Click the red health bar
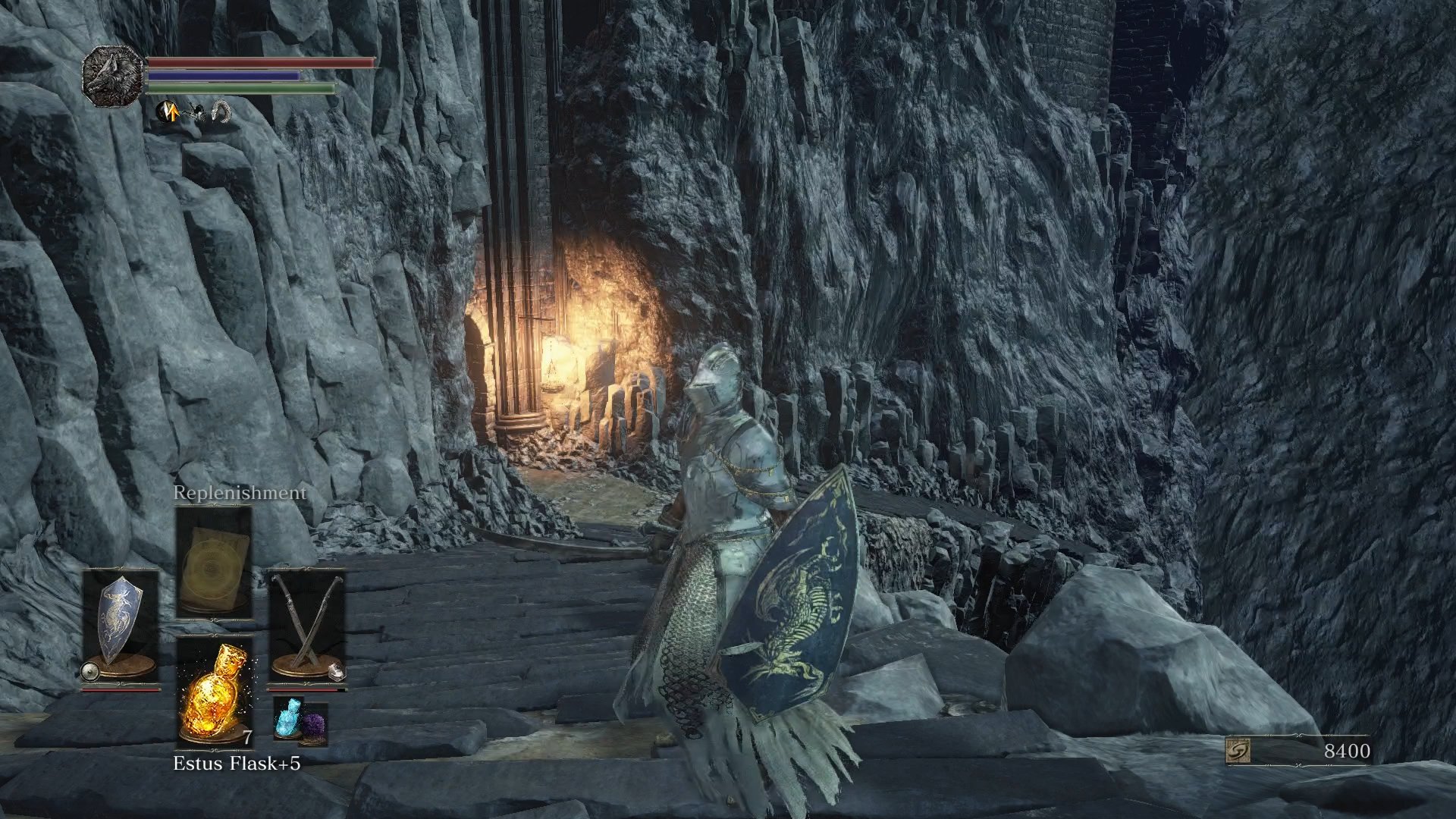1456x819 pixels. pyautogui.click(x=258, y=61)
